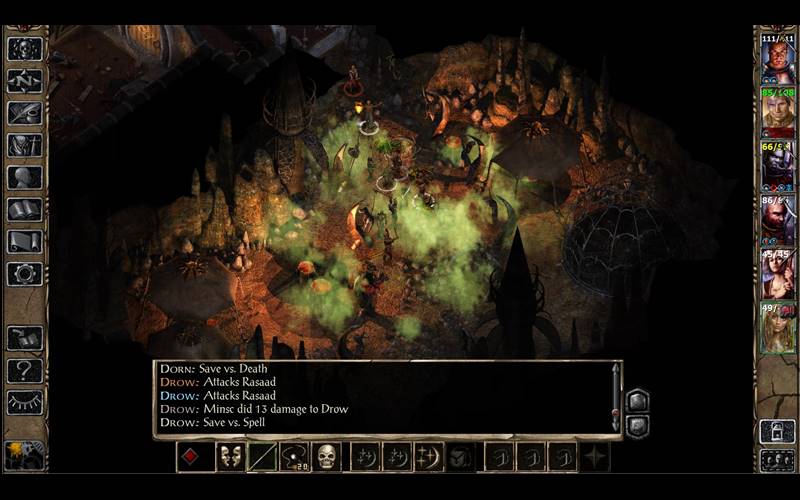Select the second party portrait with green health
Viewport: 800px width, 500px height.
[777, 113]
